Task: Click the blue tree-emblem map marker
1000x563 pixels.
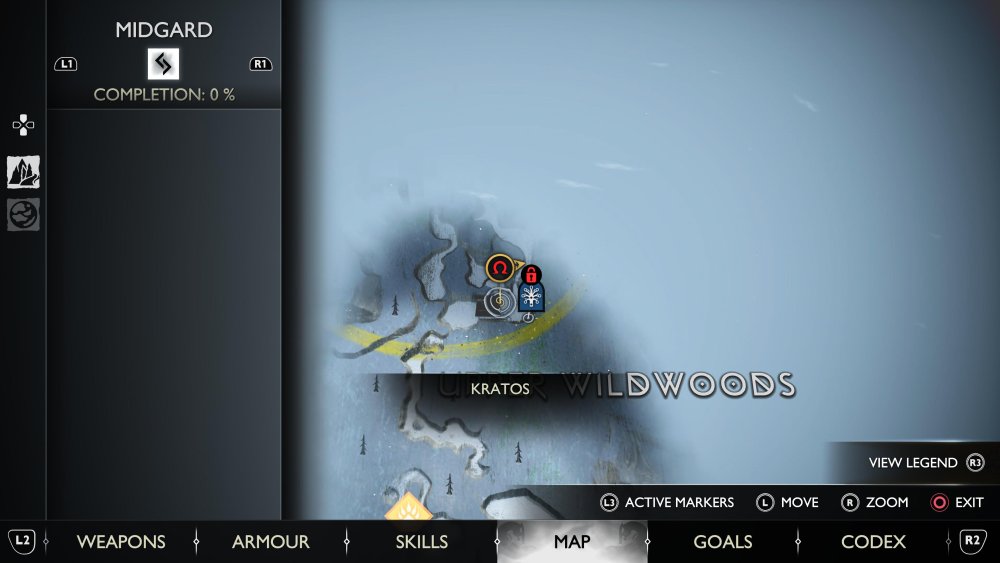Action: [532, 297]
